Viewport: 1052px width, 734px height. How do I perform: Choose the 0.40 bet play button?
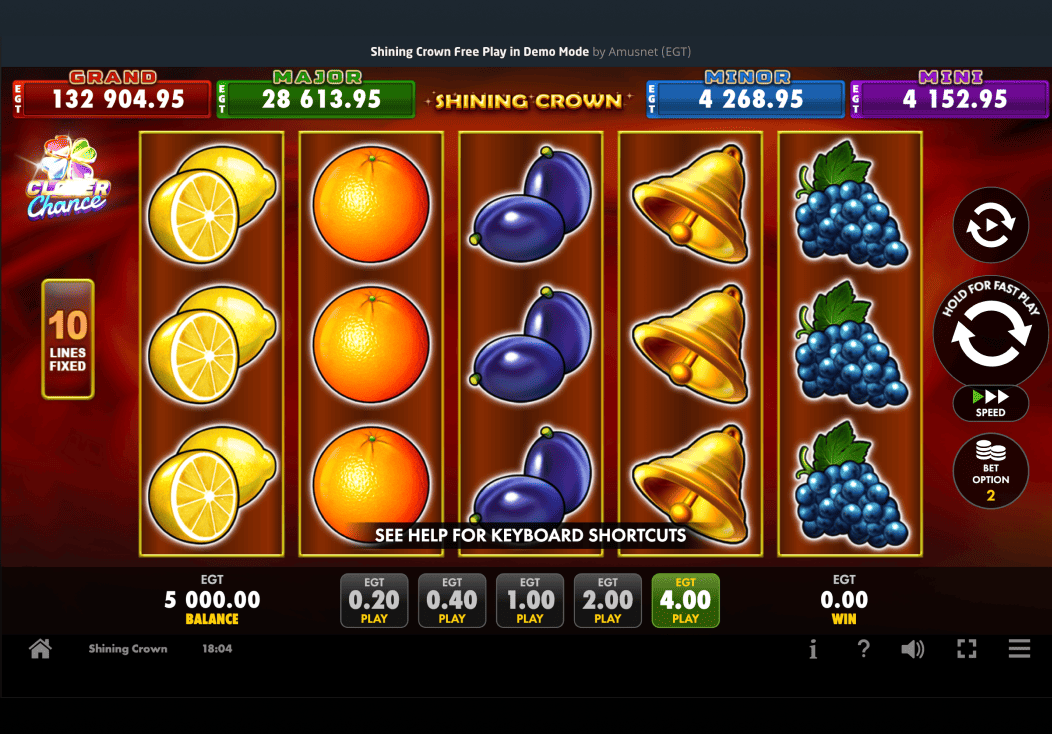(x=452, y=600)
